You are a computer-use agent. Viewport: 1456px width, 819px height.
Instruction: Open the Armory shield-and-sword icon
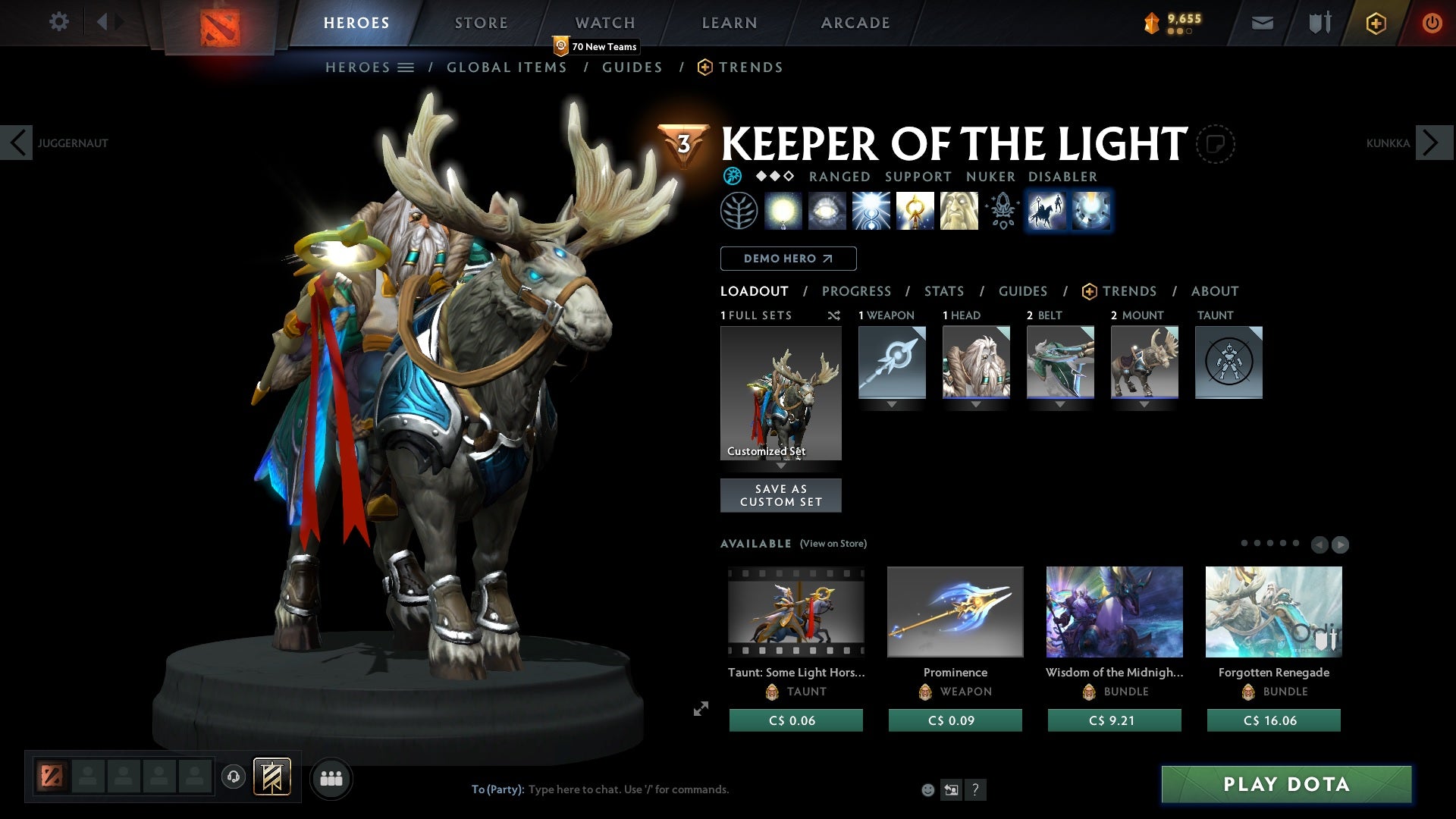pos(1318,23)
